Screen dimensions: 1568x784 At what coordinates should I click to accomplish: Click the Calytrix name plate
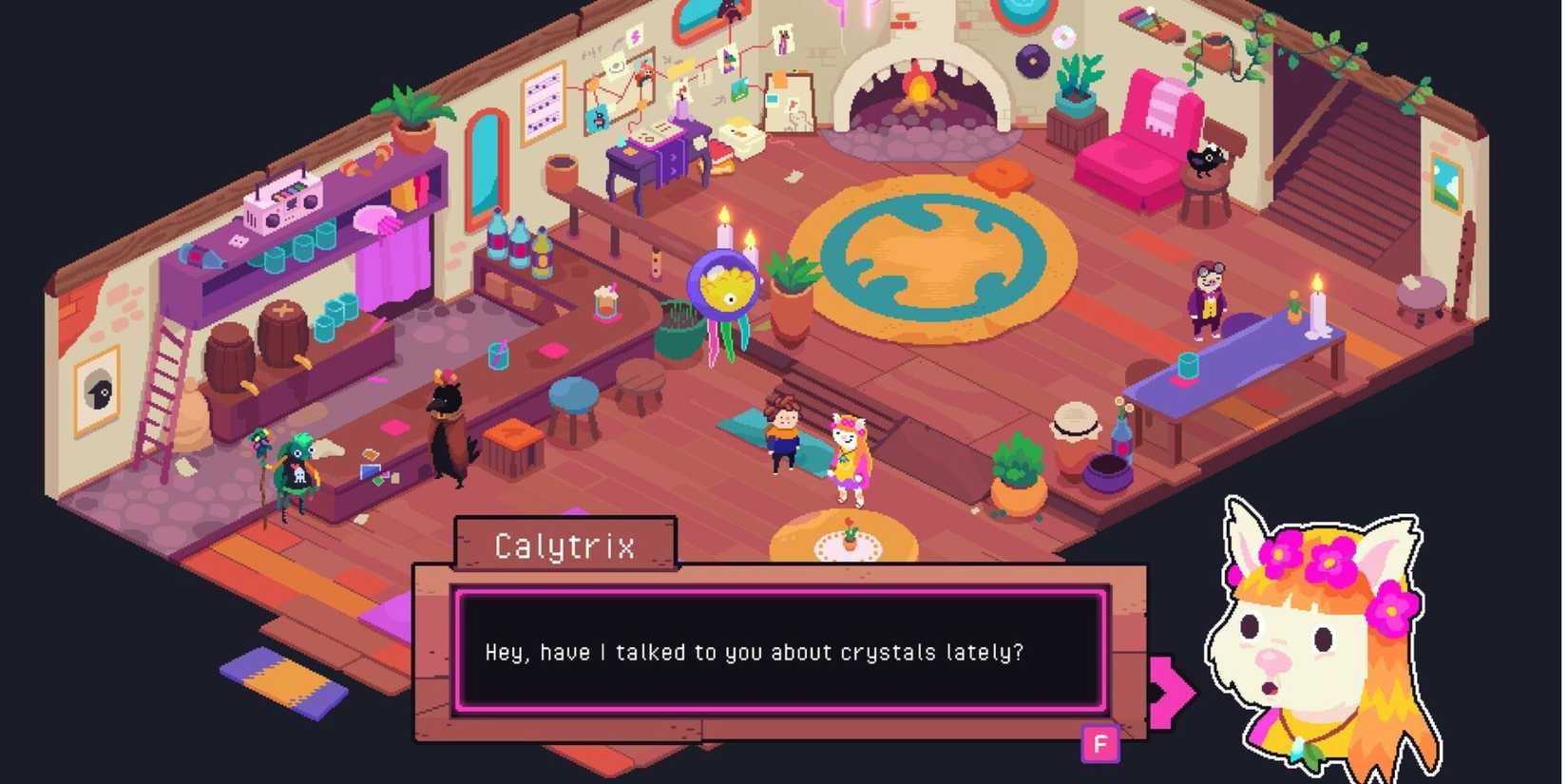pos(564,545)
